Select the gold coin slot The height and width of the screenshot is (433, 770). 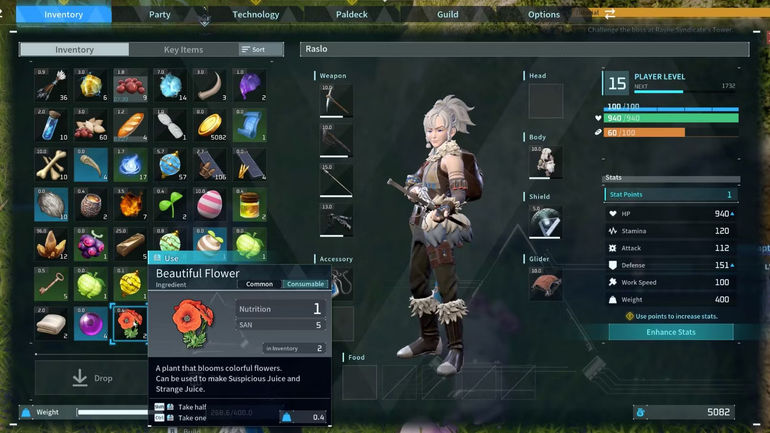coord(210,125)
